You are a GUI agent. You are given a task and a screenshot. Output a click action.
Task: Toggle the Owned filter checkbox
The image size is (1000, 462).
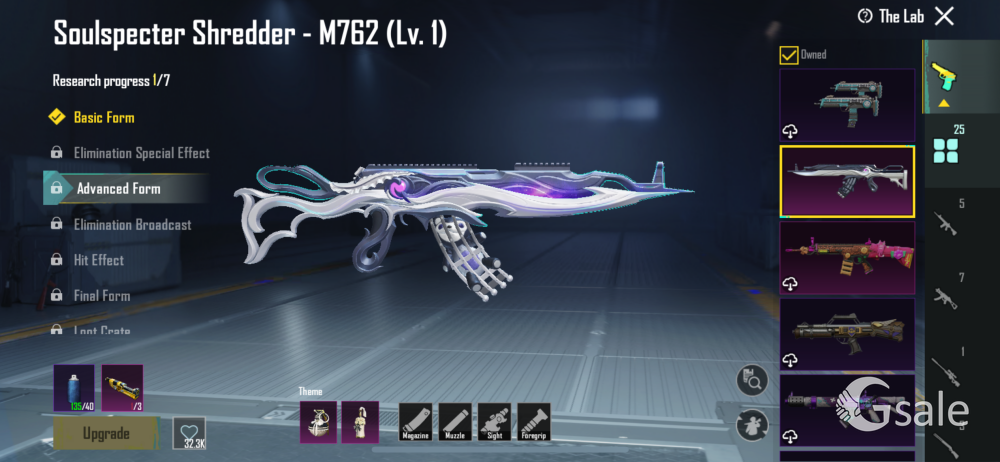(789, 55)
